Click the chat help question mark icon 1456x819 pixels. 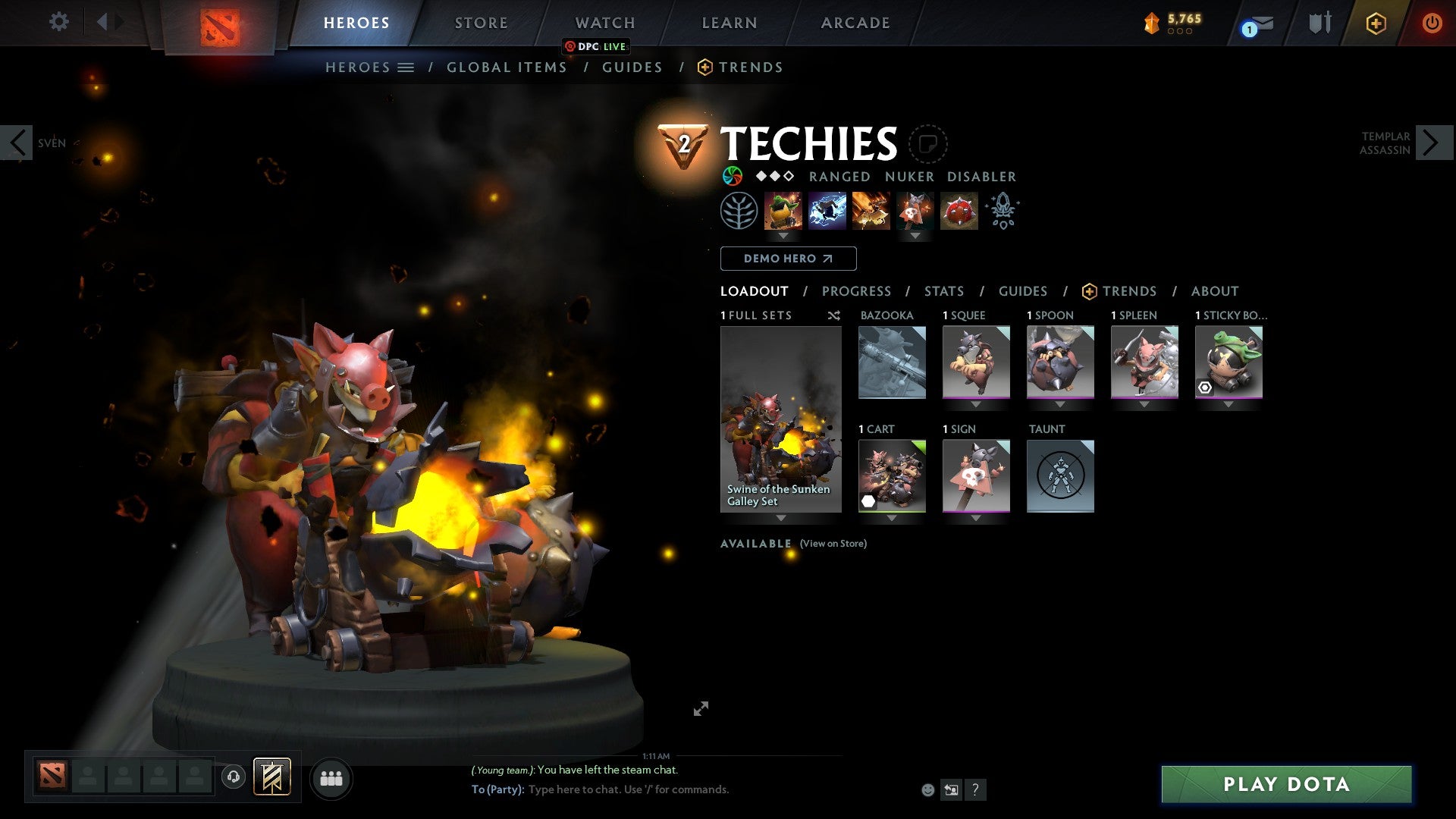point(974,789)
